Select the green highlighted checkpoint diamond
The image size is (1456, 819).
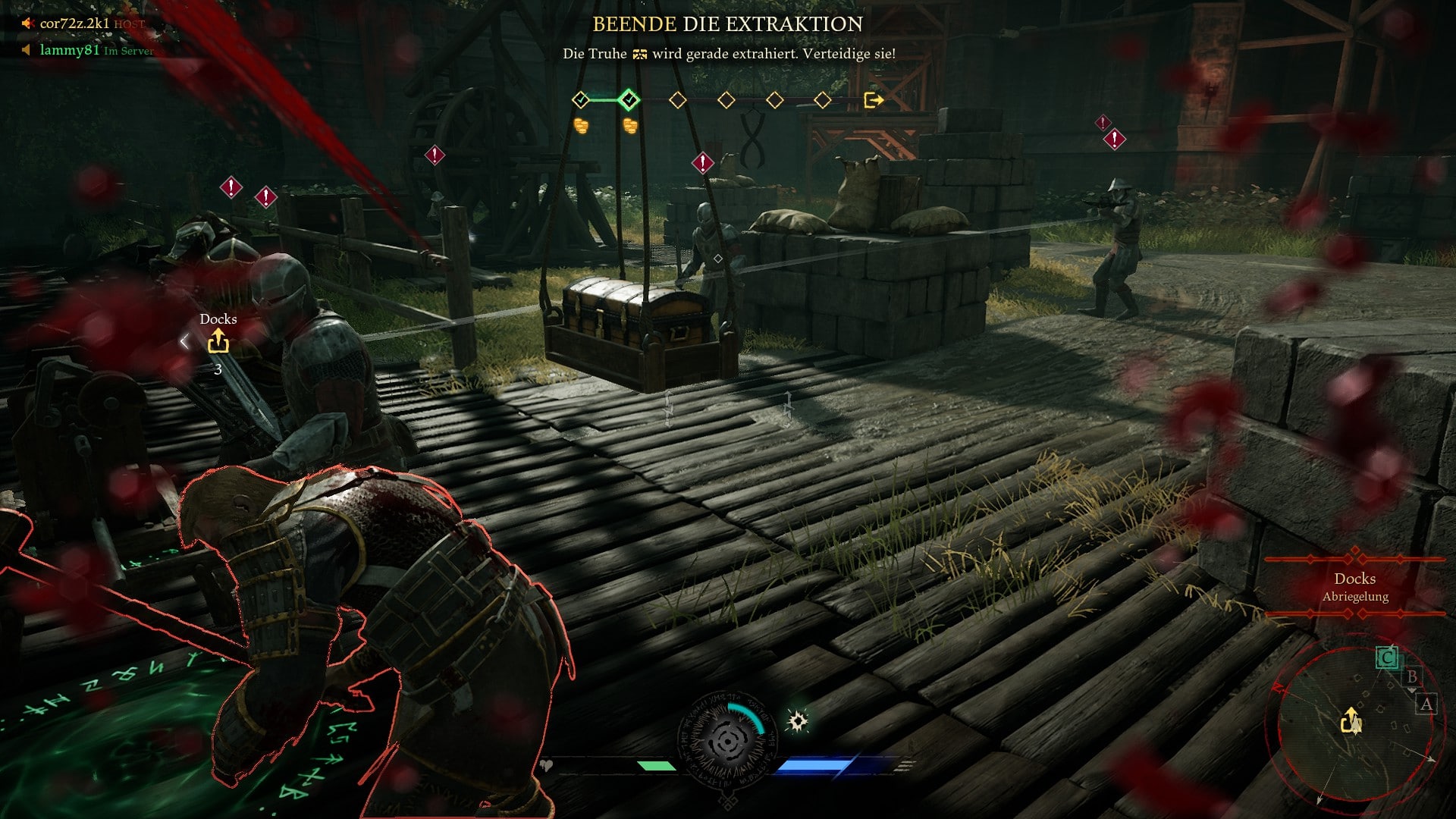629,99
